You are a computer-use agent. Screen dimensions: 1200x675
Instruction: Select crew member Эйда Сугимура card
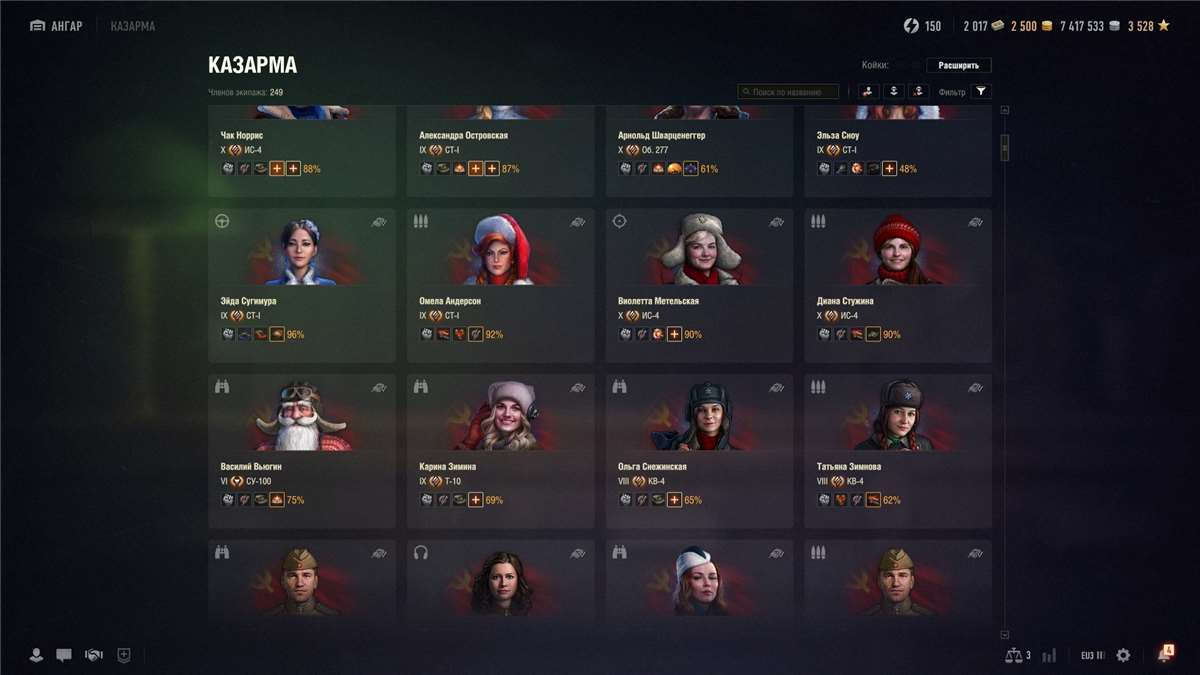pos(301,285)
